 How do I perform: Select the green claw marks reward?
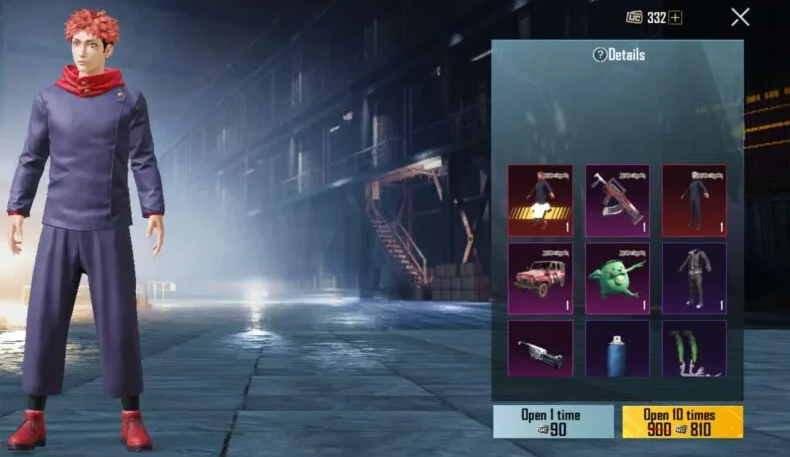694,348
